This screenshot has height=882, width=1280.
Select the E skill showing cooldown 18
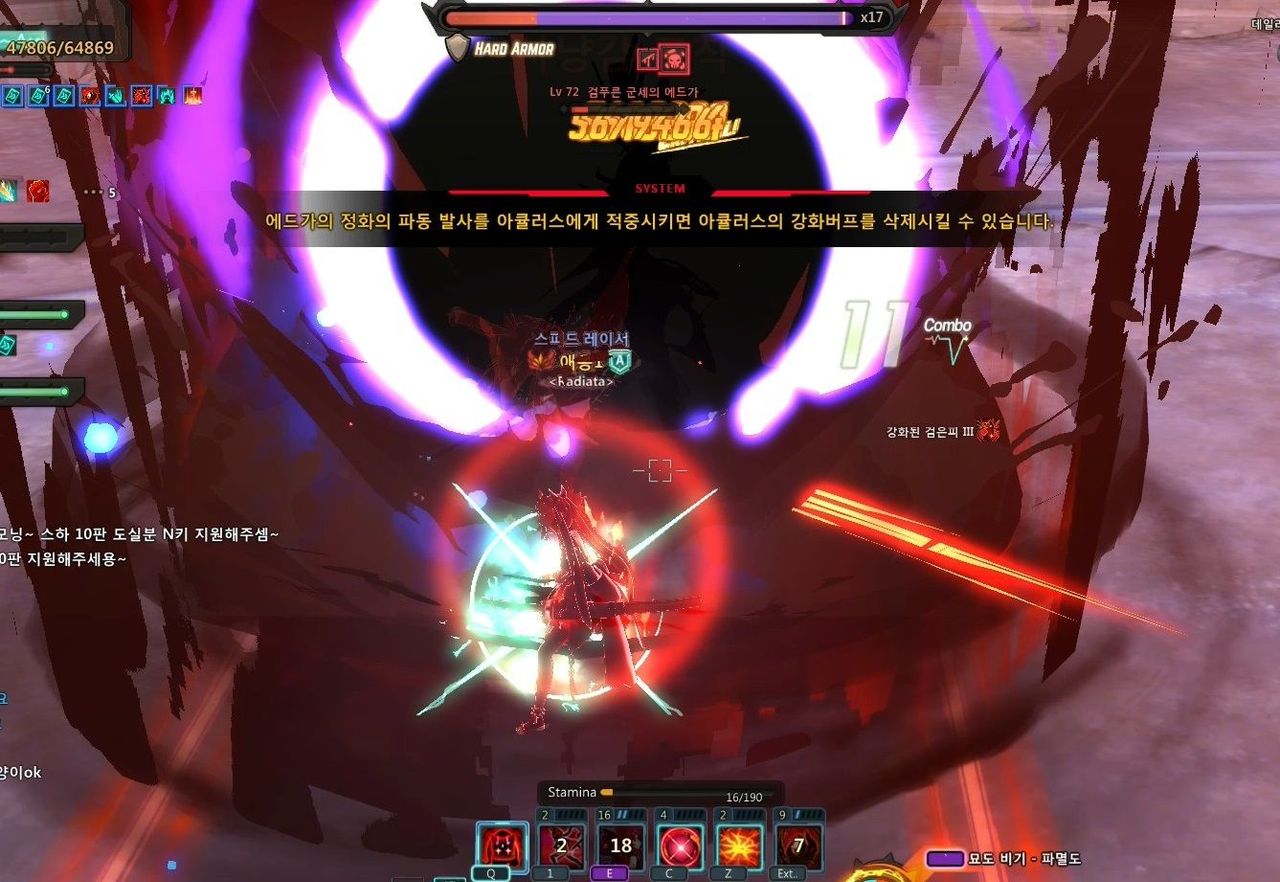621,847
